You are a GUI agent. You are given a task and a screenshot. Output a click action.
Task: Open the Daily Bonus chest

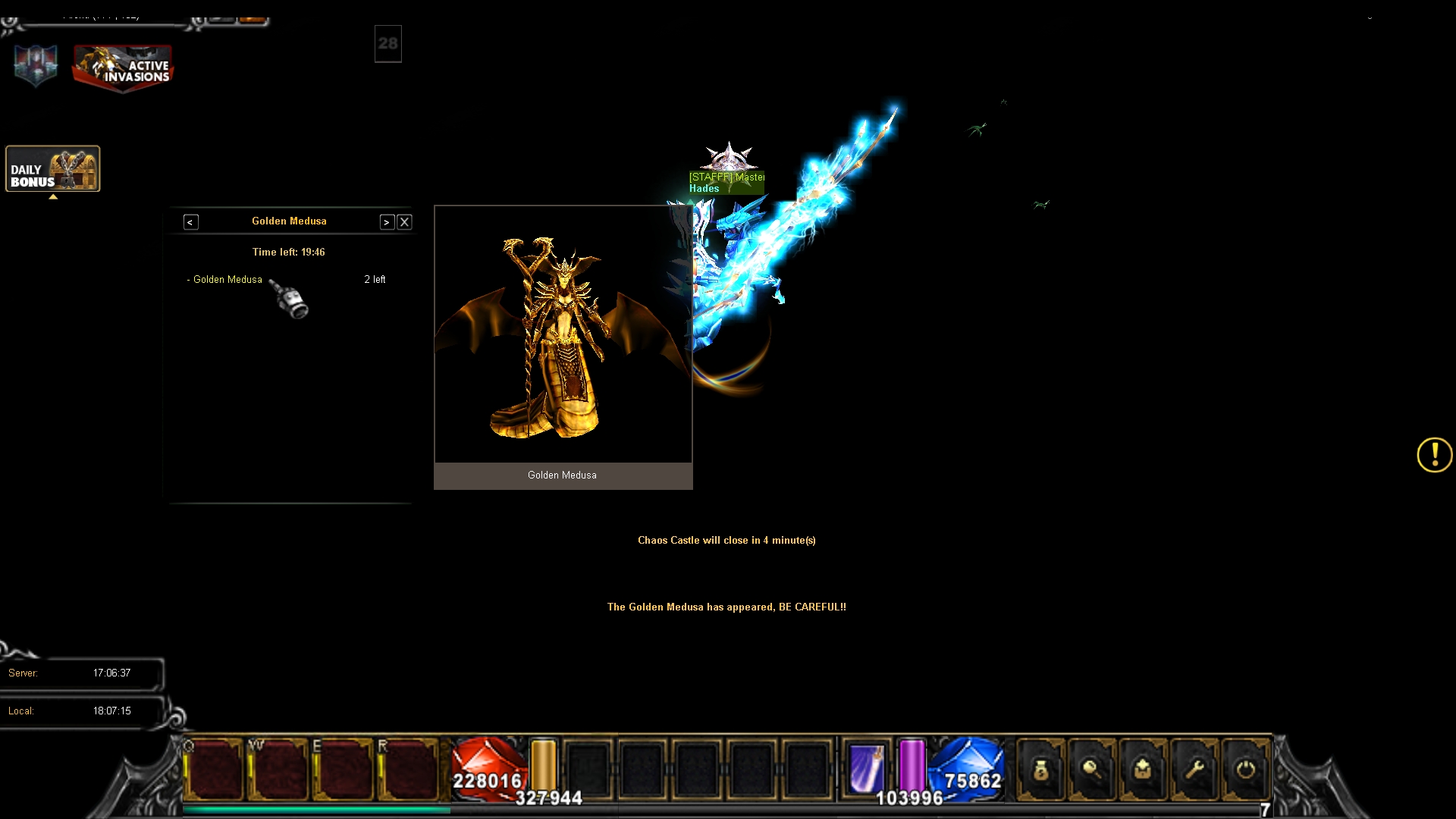tap(53, 168)
